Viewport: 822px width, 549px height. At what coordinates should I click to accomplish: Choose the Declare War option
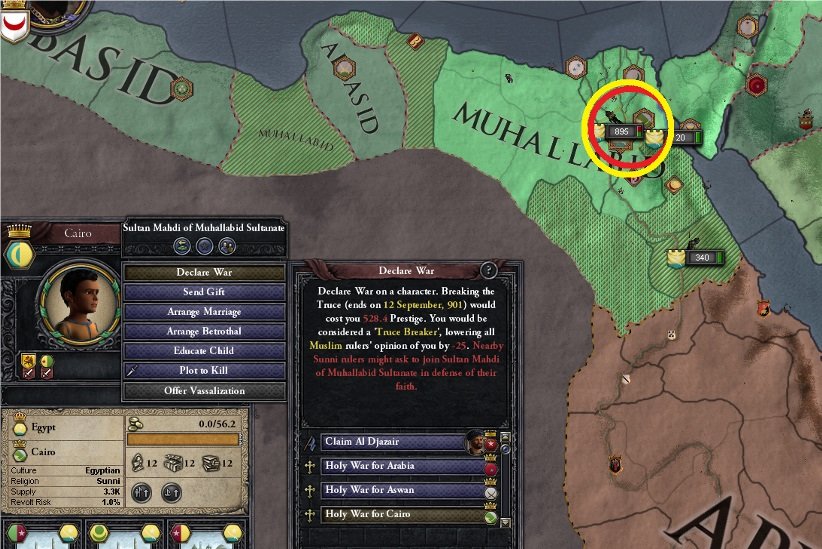203,272
